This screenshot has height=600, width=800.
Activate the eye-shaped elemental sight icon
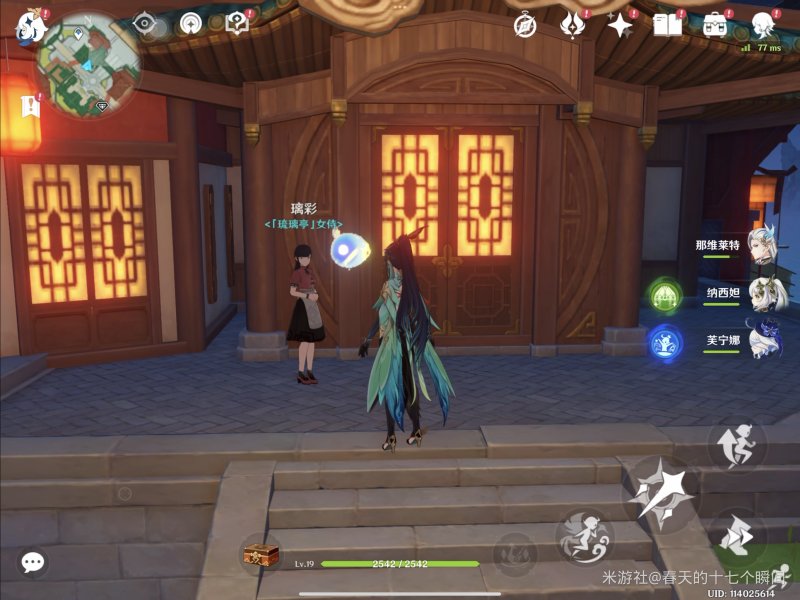click(146, 23)
